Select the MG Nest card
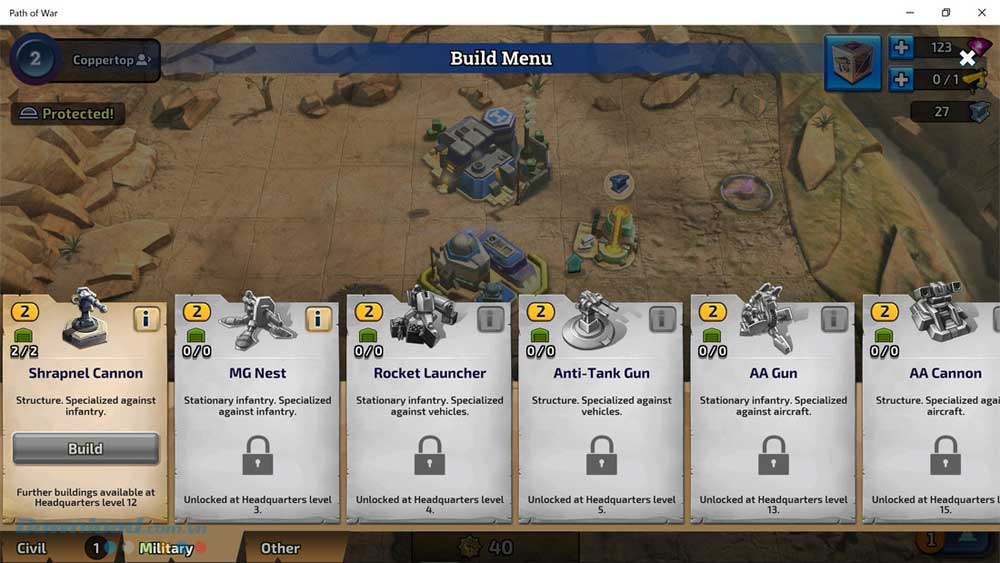Viewport: 1000px width, 563px height. [257, 410]
